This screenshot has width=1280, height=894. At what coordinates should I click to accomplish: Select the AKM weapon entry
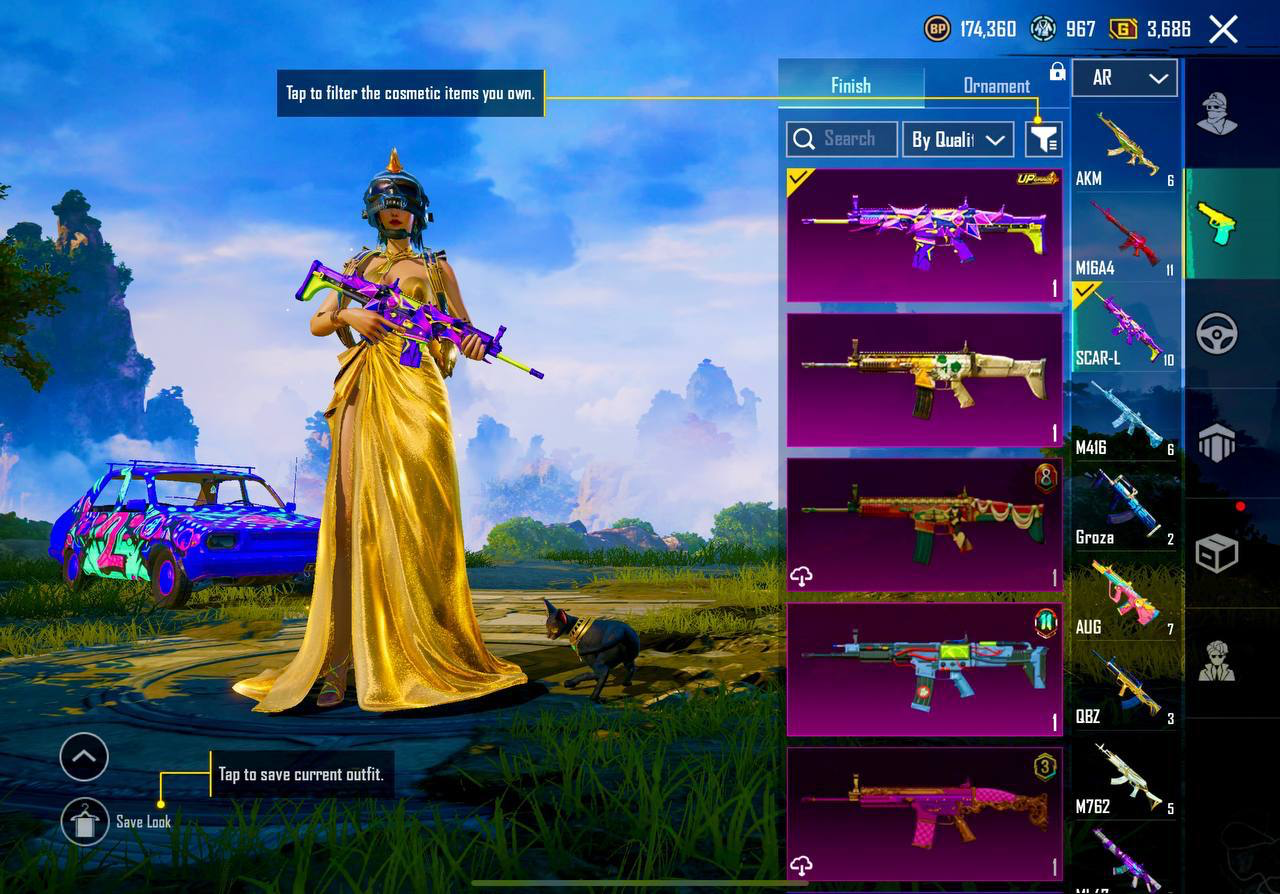coord(1125,148)
